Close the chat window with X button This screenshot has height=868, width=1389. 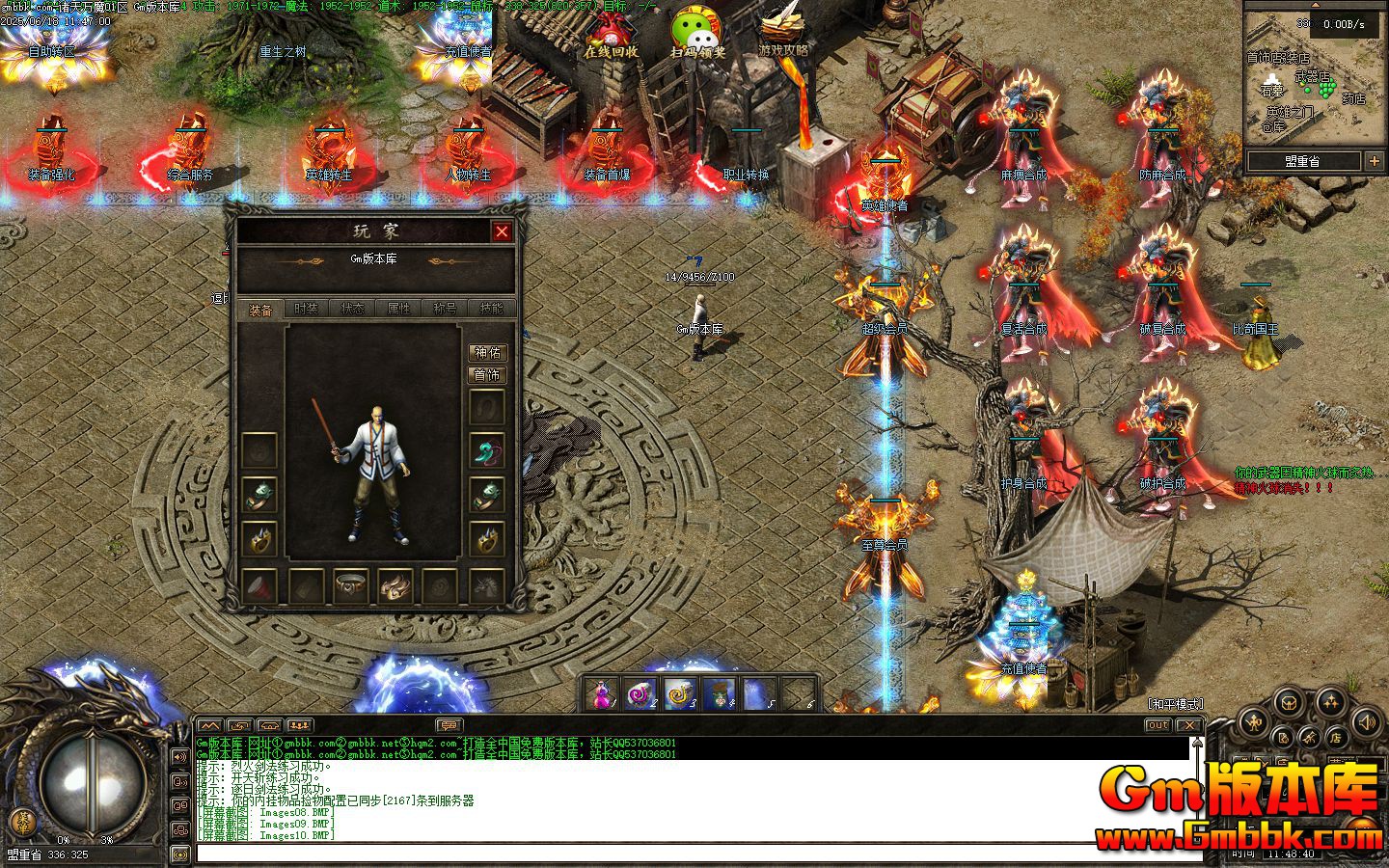tap(1189, 725)
